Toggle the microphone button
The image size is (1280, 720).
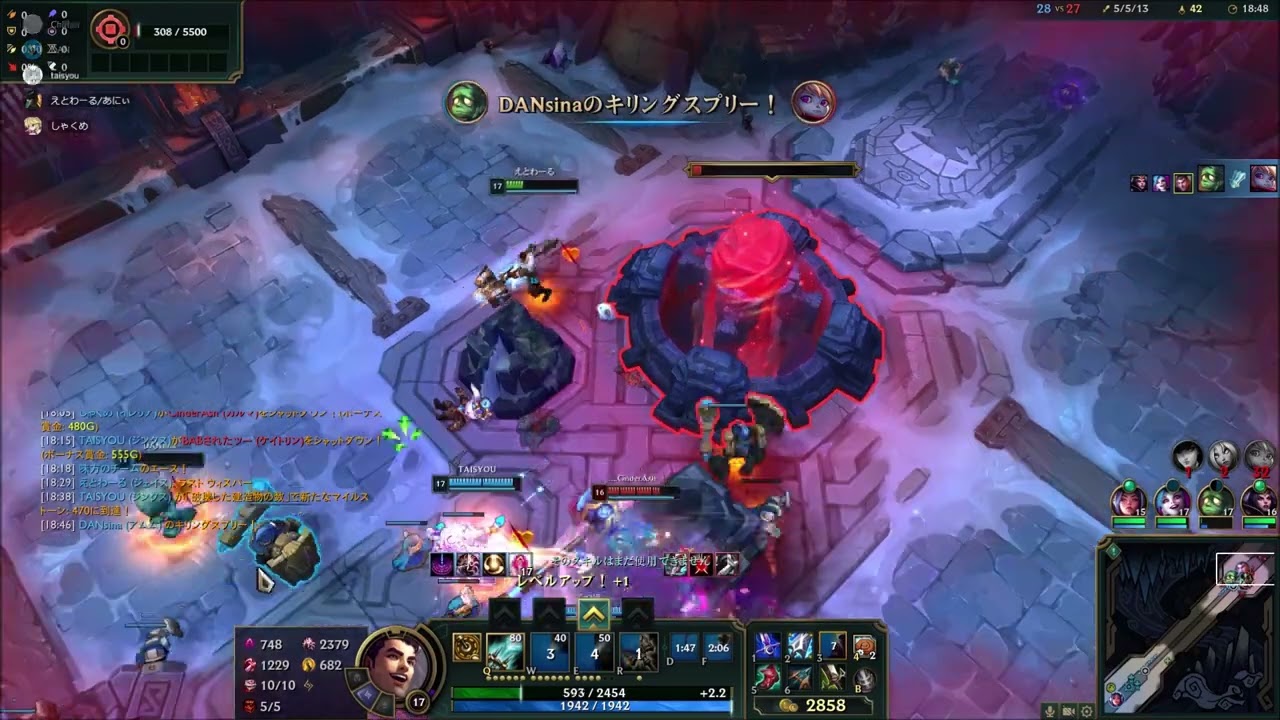coord(1049,711)
